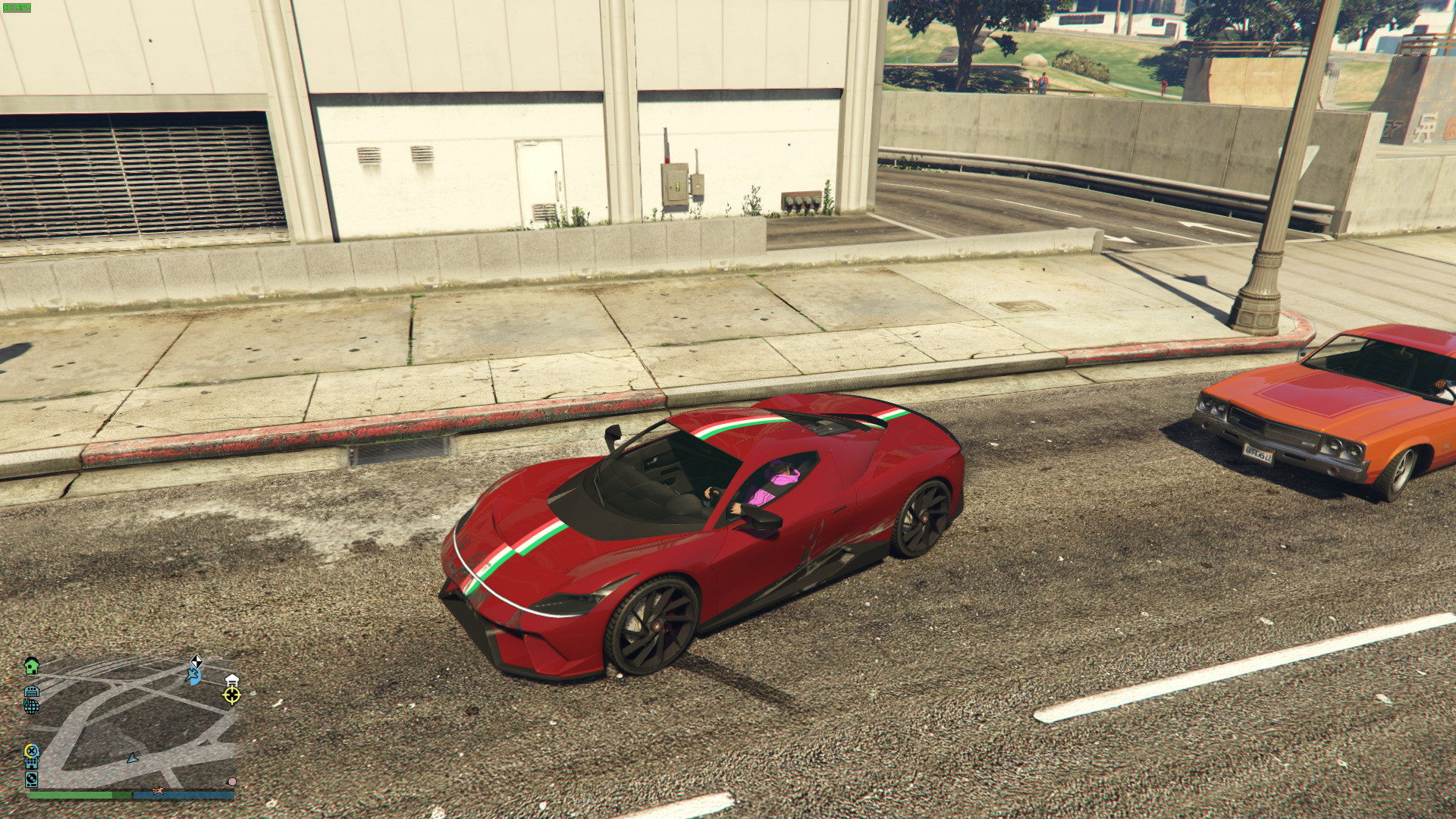Click the record turntable blip on minimap
The image size is (1456, 819).
pos(31,779)
